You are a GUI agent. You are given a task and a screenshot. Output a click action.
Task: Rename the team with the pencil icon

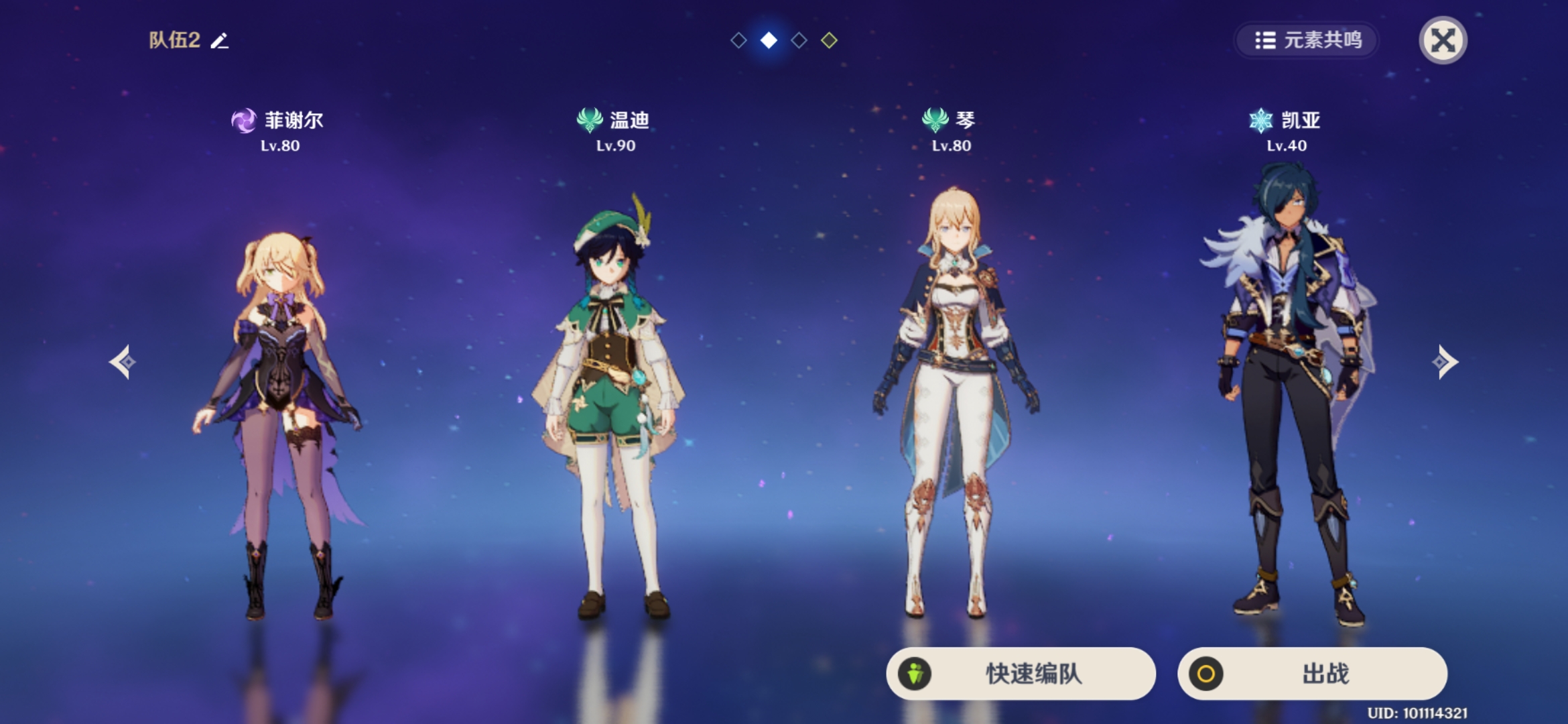click(220, 41)
